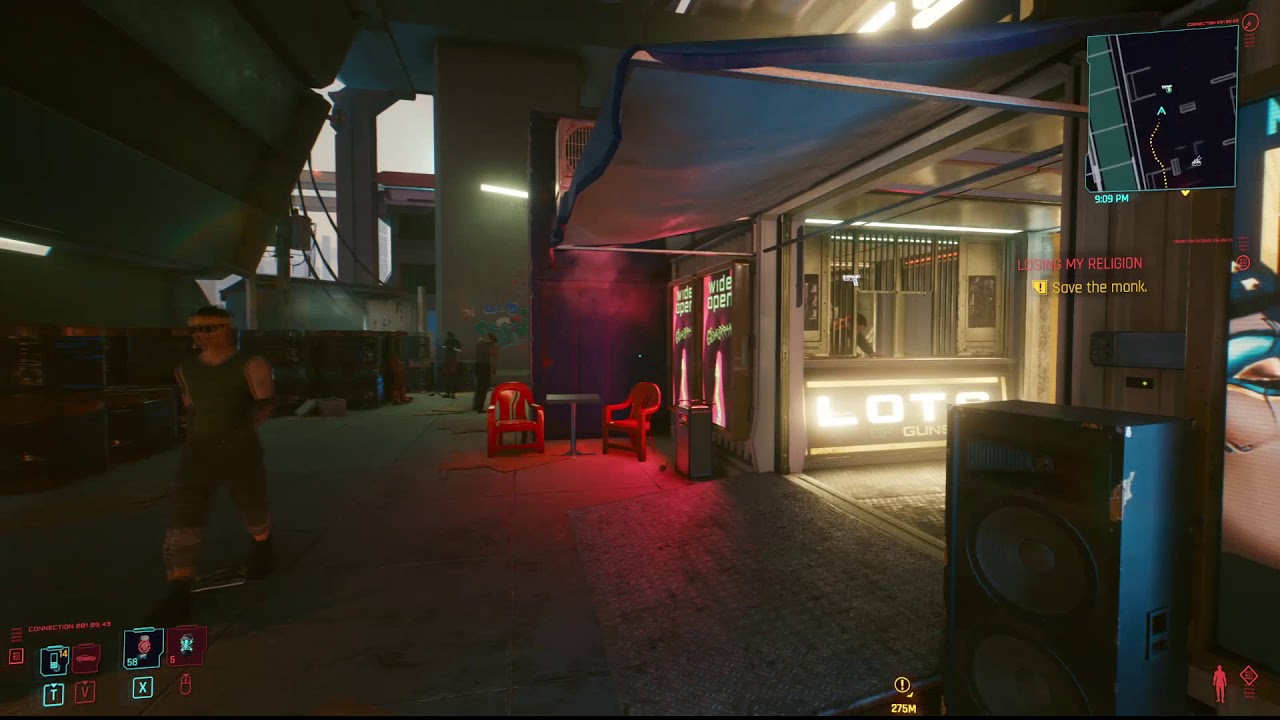
Task: Click the mouse wheel weapon cycle icon
Action: point(186,685)
